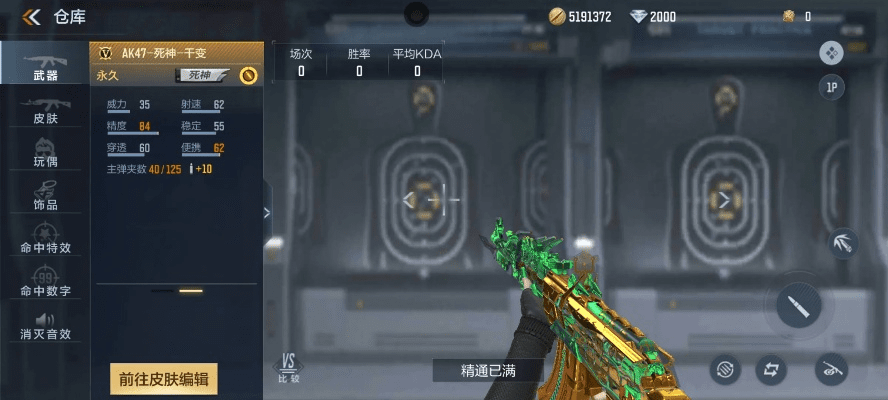Screen dimensions: 888x400
Task: Go back using the arrow beside 仓库
Action: (32, 16)
